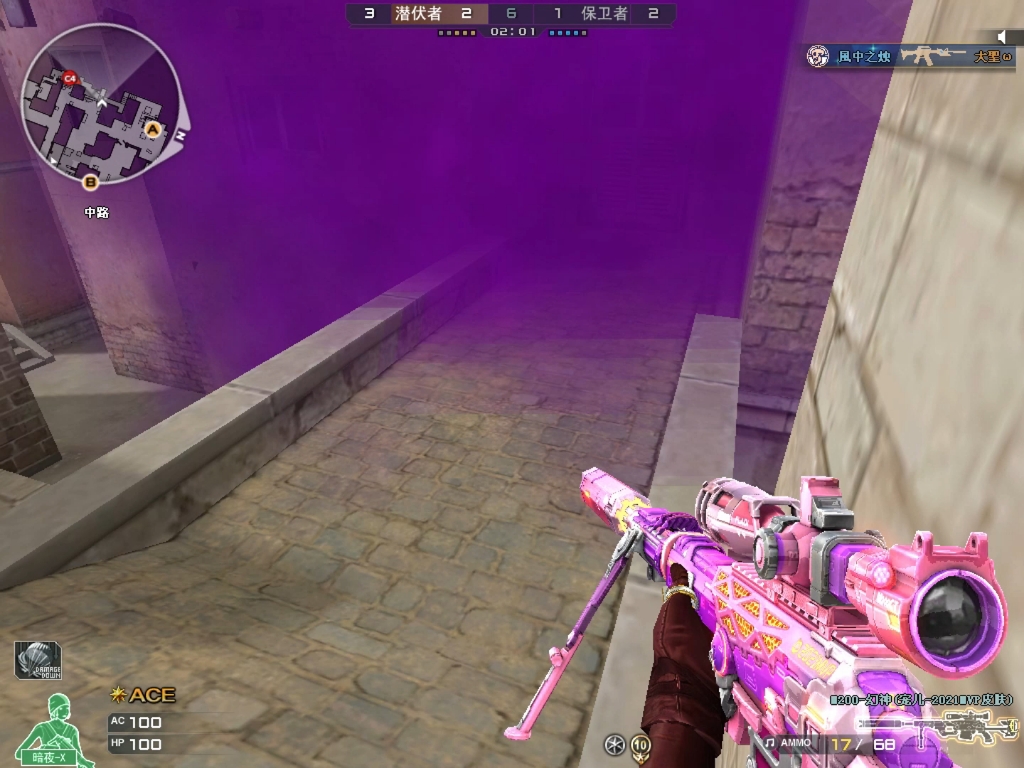Click the gold number 10 medal badge
This screenshot has width=1024, height=768.
tap(640, 744)
